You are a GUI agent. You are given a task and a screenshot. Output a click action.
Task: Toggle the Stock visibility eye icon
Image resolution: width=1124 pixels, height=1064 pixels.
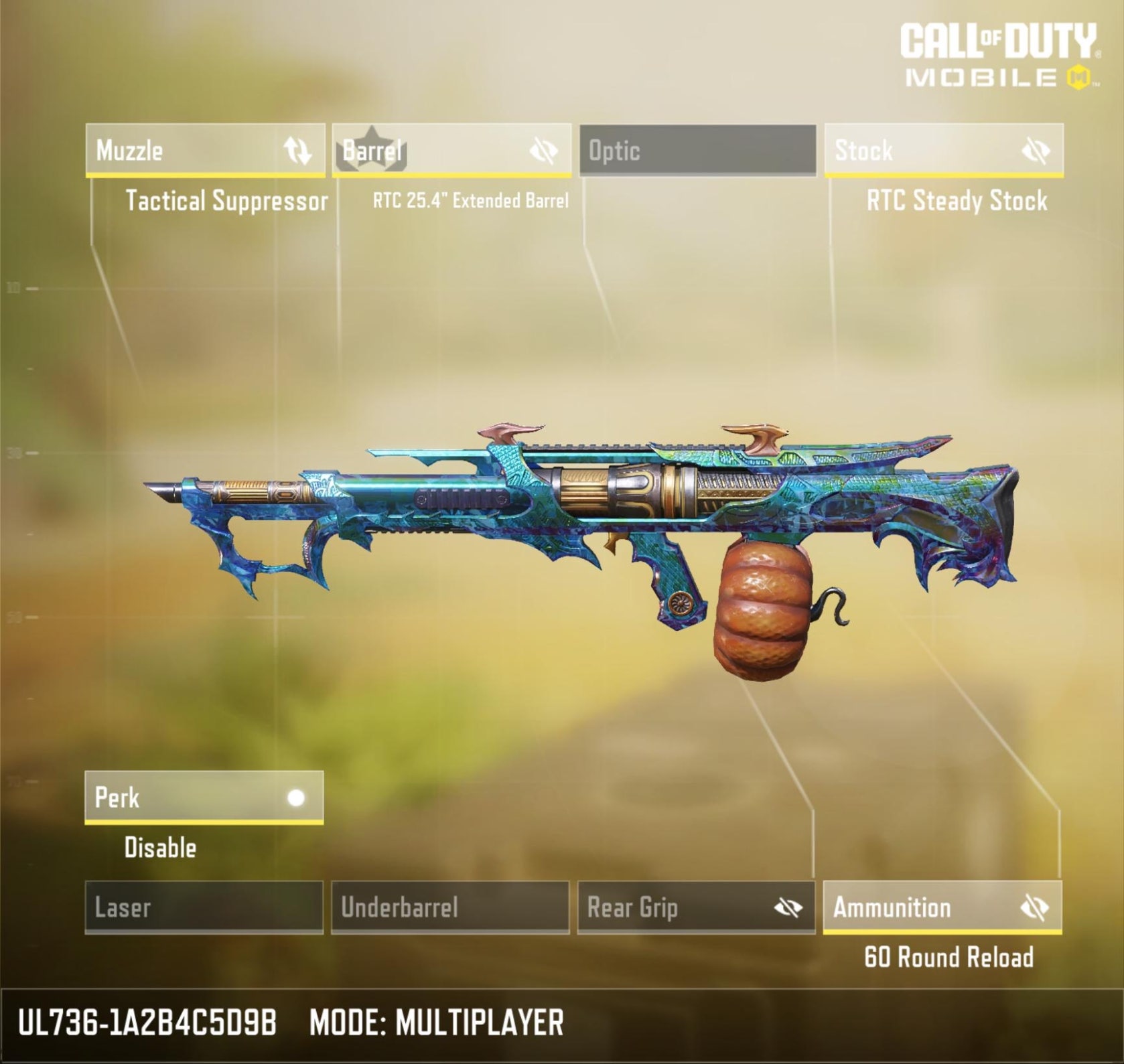[1035, 151]
